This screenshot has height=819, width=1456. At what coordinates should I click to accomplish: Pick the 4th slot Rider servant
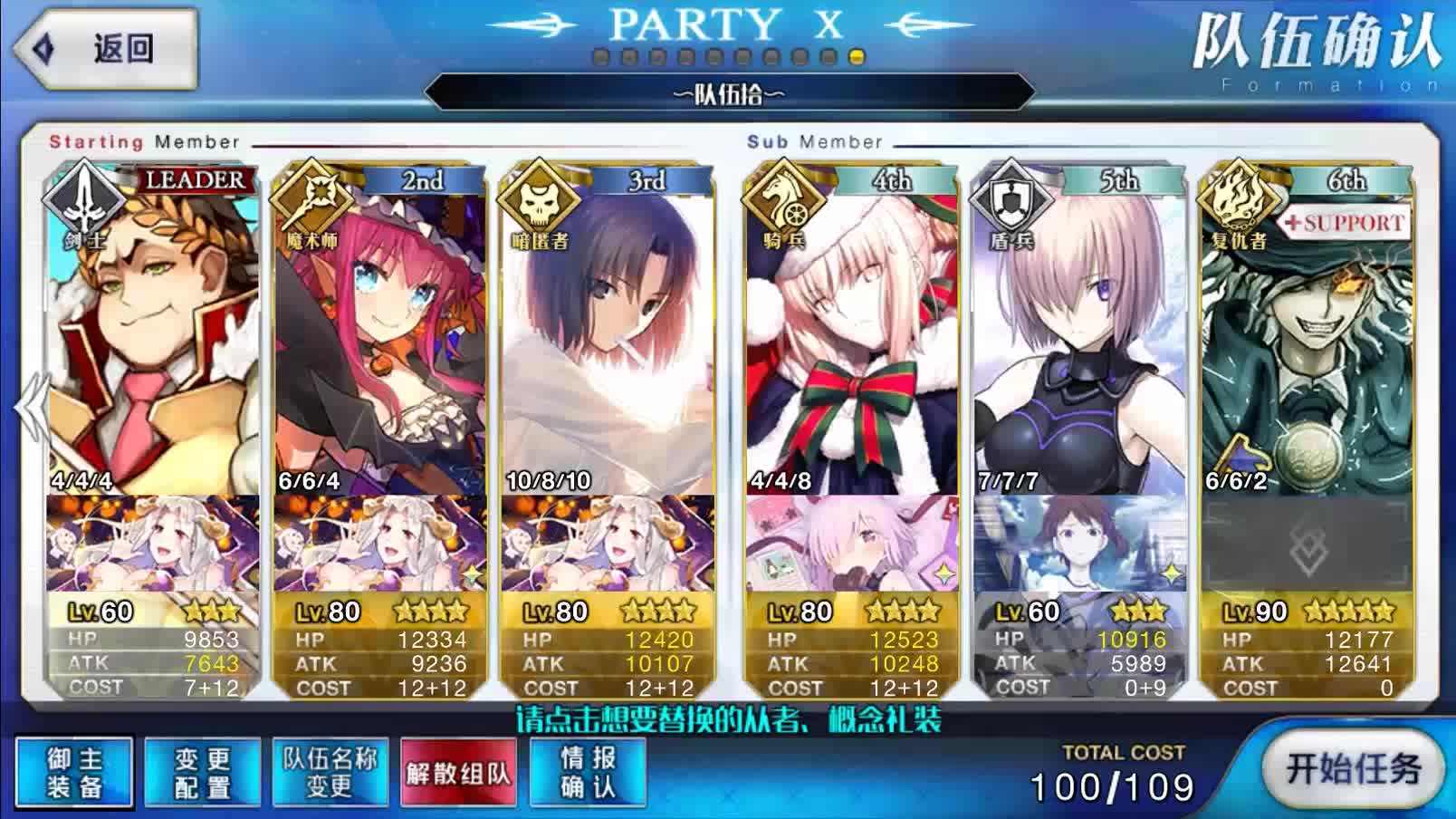(x=851, y=335)
